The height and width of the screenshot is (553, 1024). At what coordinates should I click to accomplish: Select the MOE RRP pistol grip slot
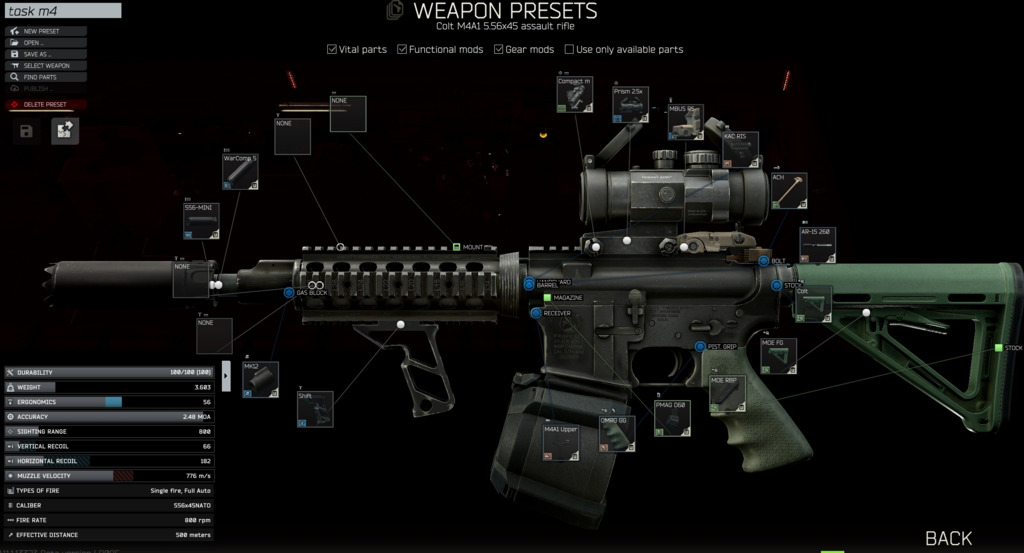[727, 395]
